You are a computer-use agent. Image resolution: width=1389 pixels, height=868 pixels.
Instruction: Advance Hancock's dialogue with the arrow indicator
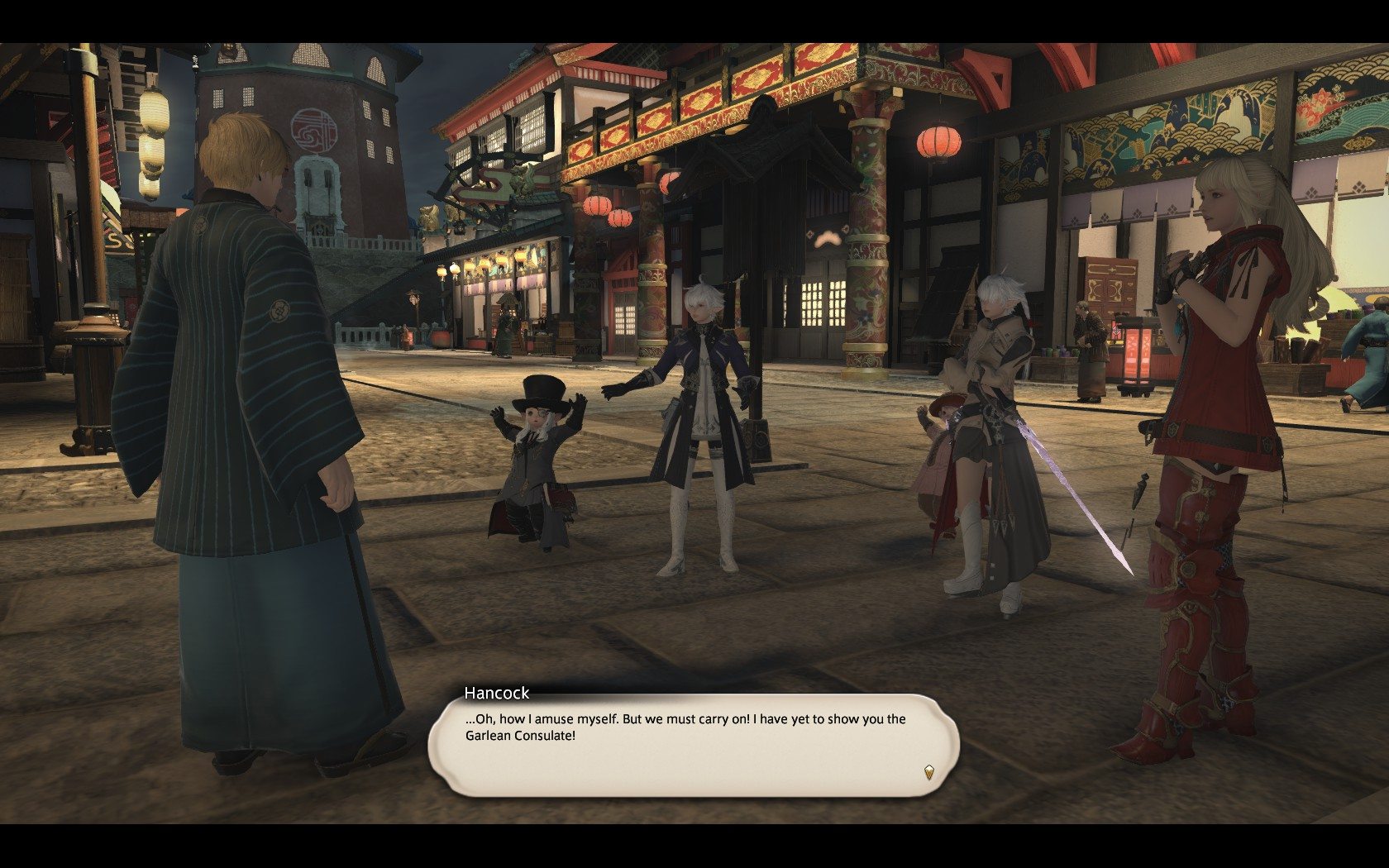[928, 773]
